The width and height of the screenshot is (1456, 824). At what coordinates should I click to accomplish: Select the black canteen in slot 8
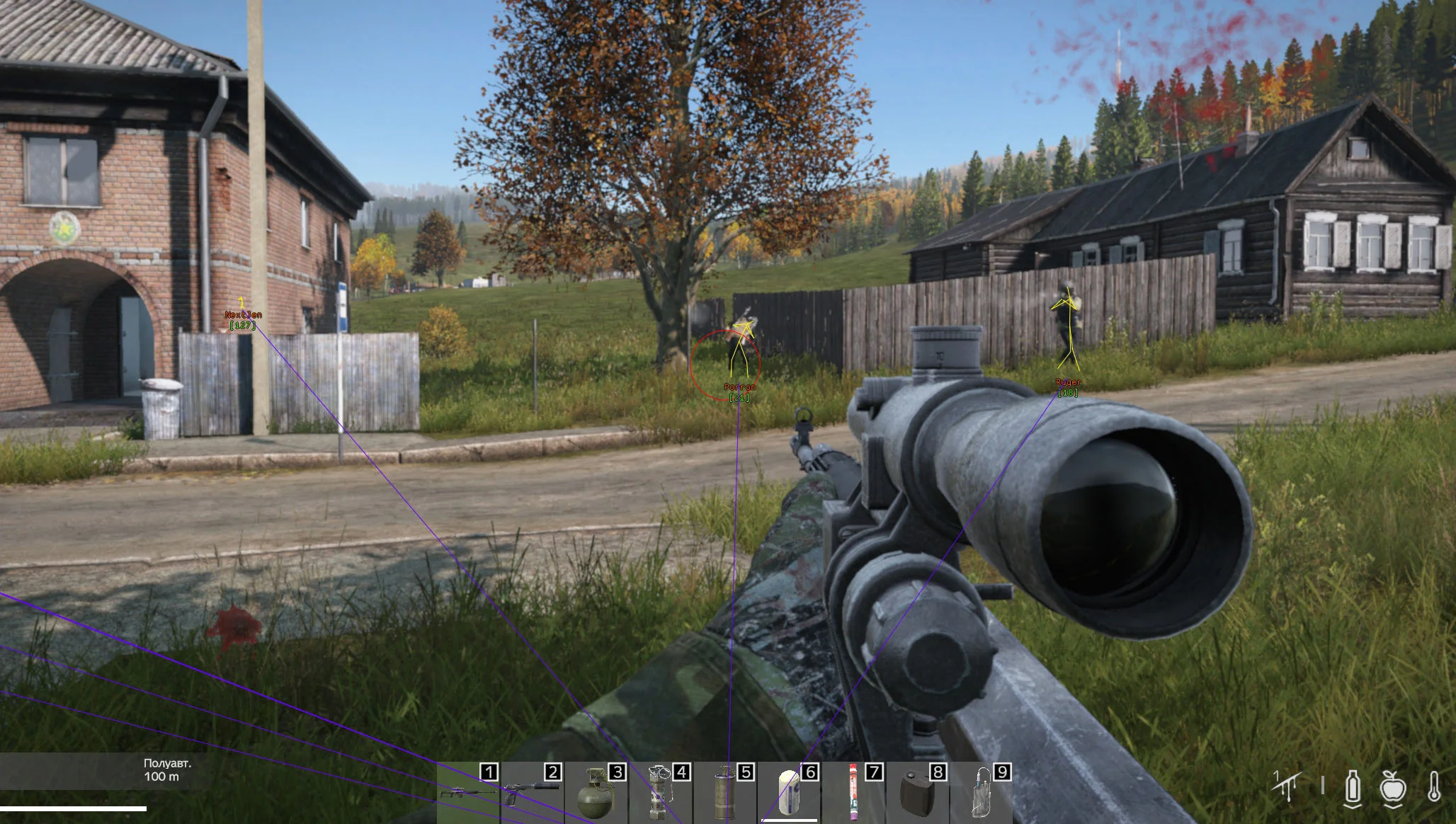pyautogui.click(x=917, y=793)
